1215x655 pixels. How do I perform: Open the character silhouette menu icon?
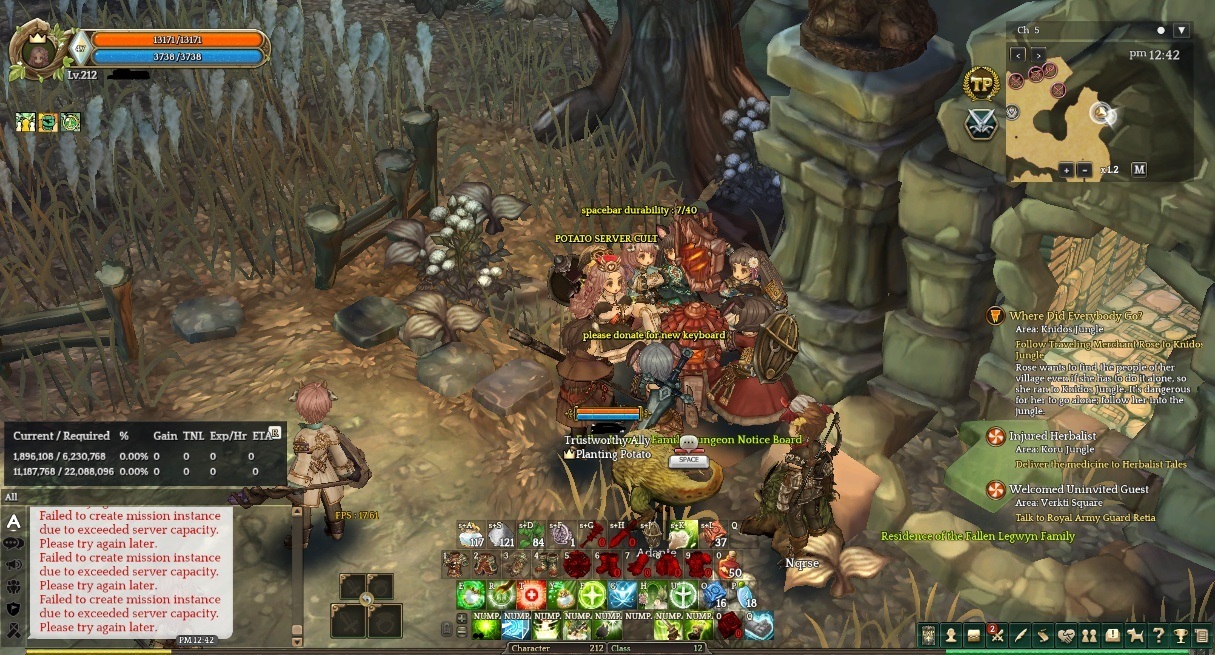[x=950, y=635]
